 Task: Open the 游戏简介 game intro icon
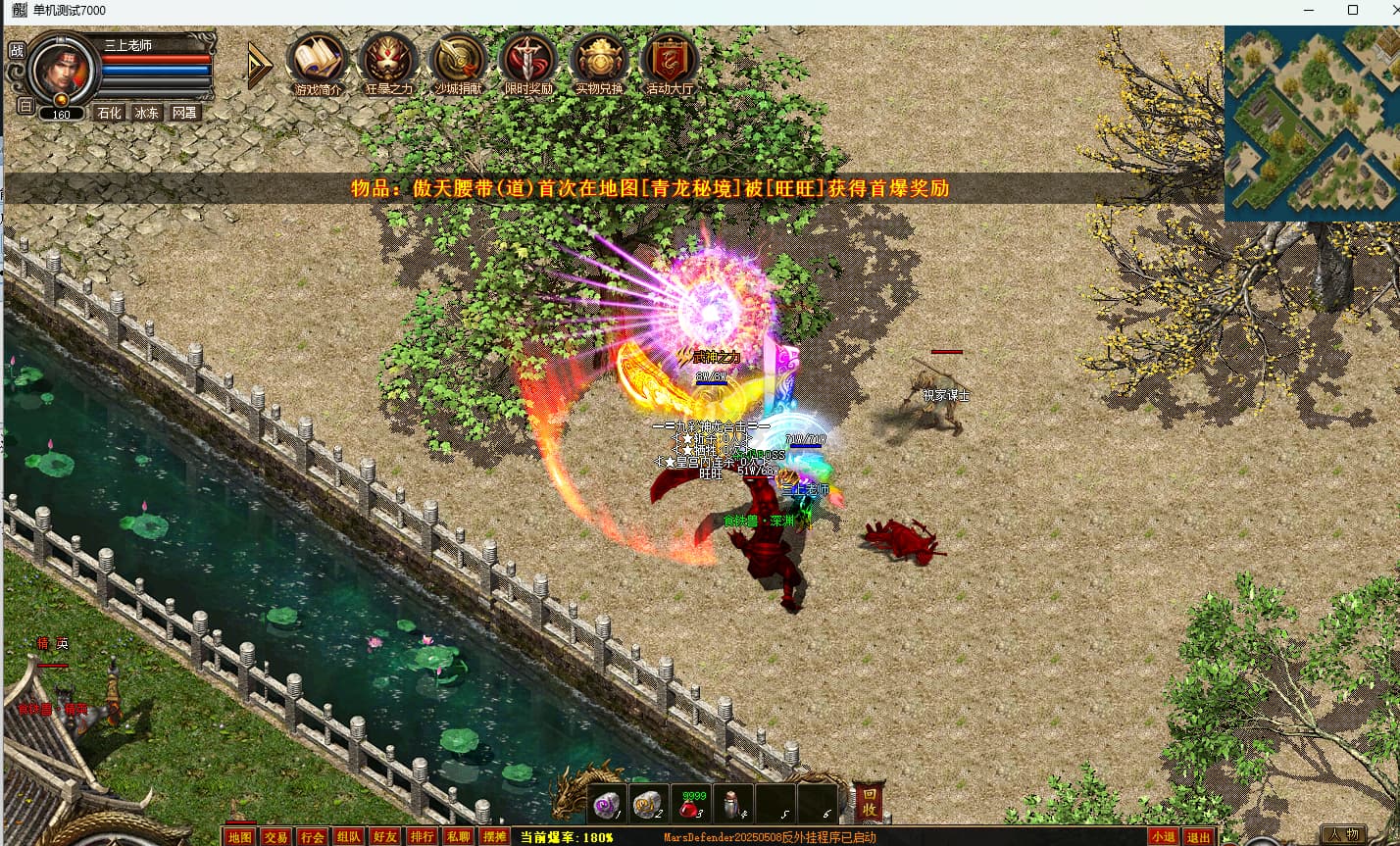click(318, 61)
